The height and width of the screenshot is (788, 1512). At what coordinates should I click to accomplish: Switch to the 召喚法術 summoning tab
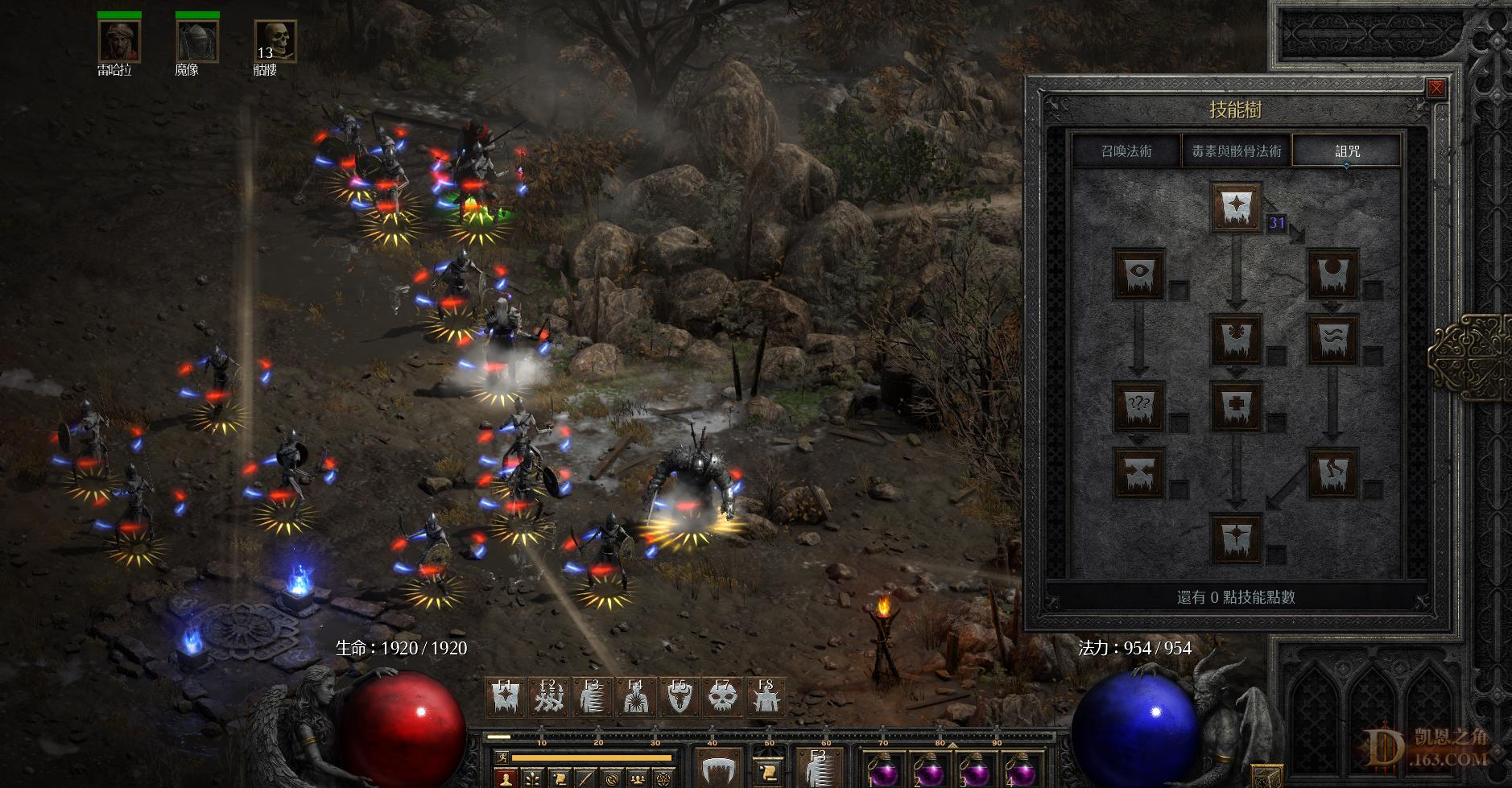pyautogui.click(x=1126, y=151)
